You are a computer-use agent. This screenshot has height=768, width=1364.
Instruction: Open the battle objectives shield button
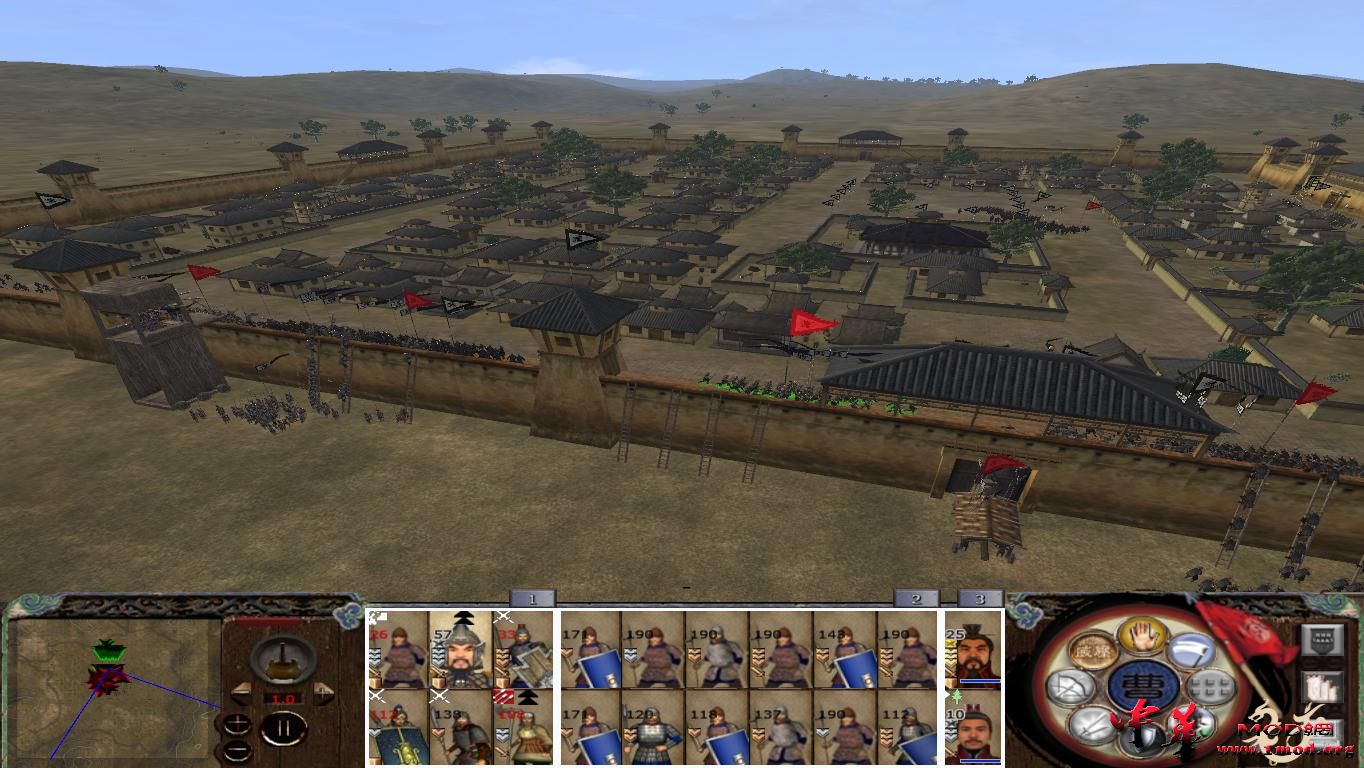pyautogui.click(x=1322, y=639)
